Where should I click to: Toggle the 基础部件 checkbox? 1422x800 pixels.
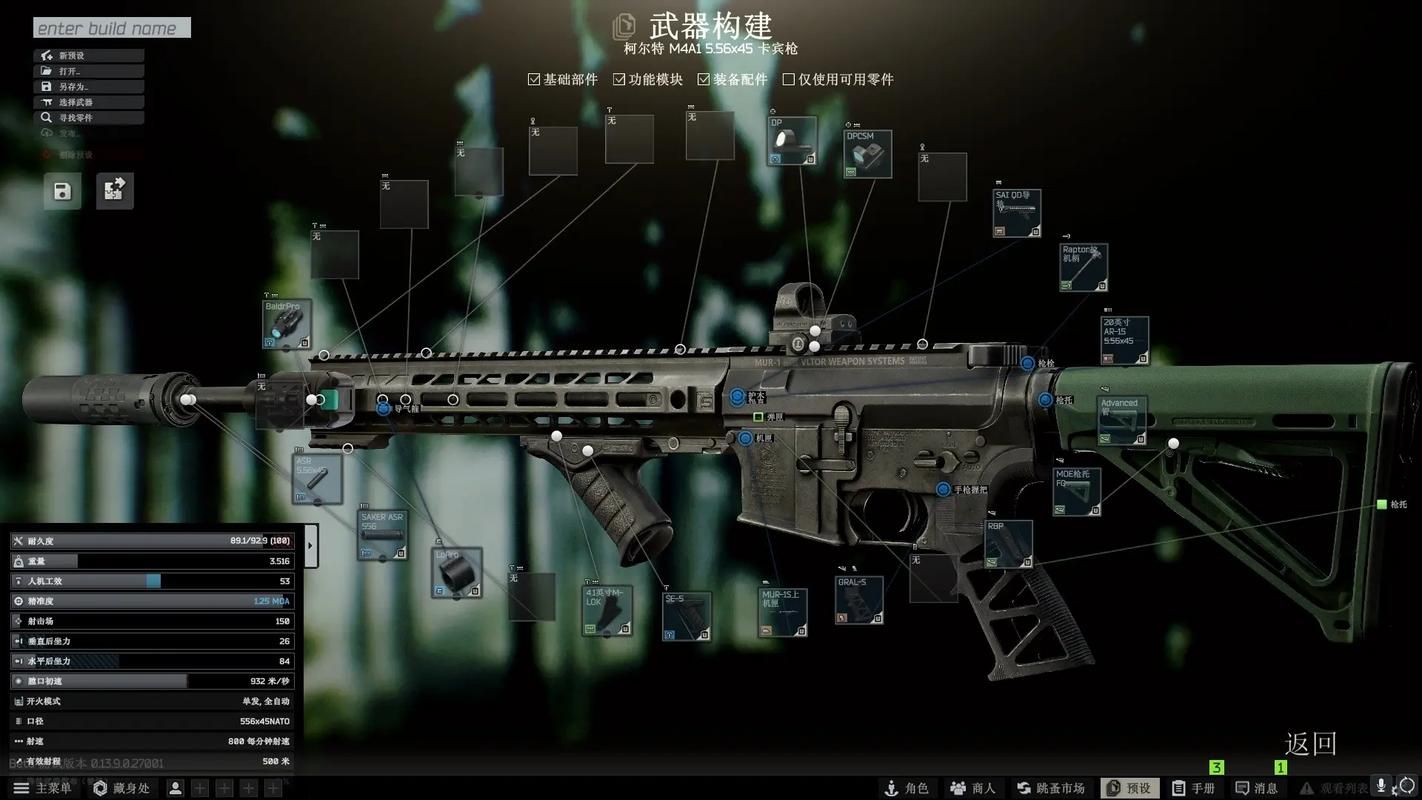pyautogui.click(x=534, y=79)
